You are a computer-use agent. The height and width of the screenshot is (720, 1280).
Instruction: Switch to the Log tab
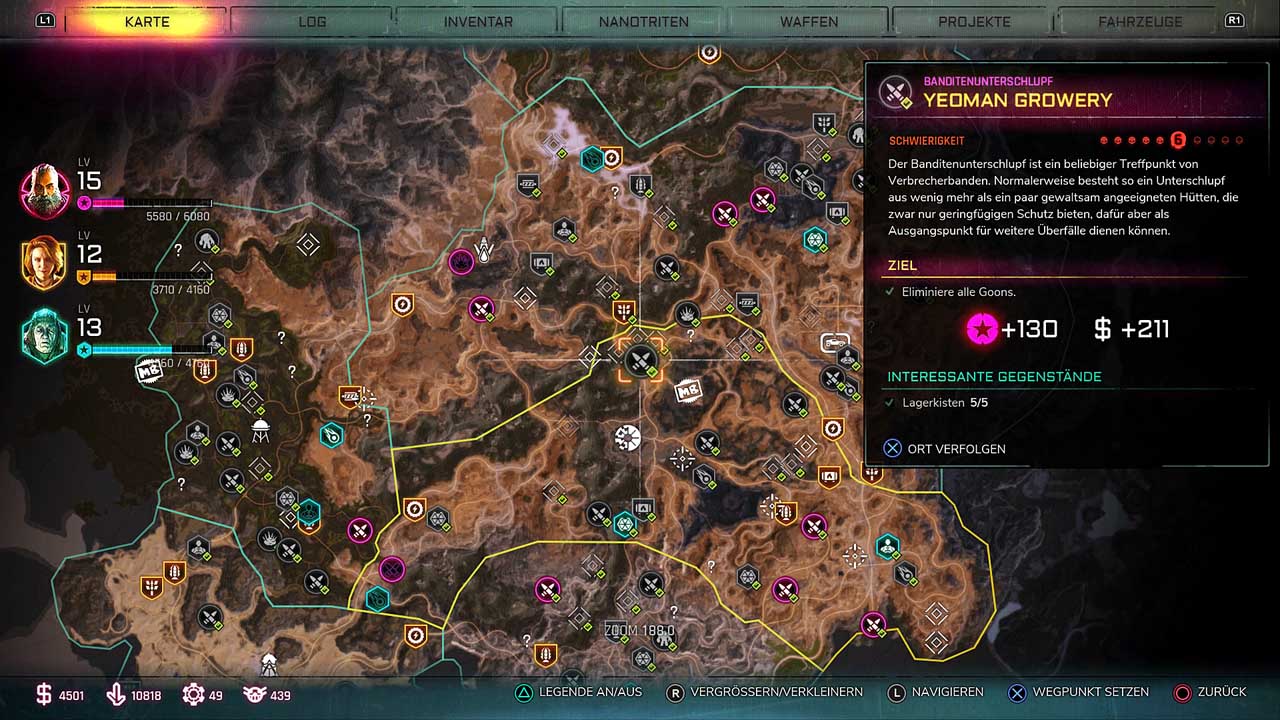point(312,21)
